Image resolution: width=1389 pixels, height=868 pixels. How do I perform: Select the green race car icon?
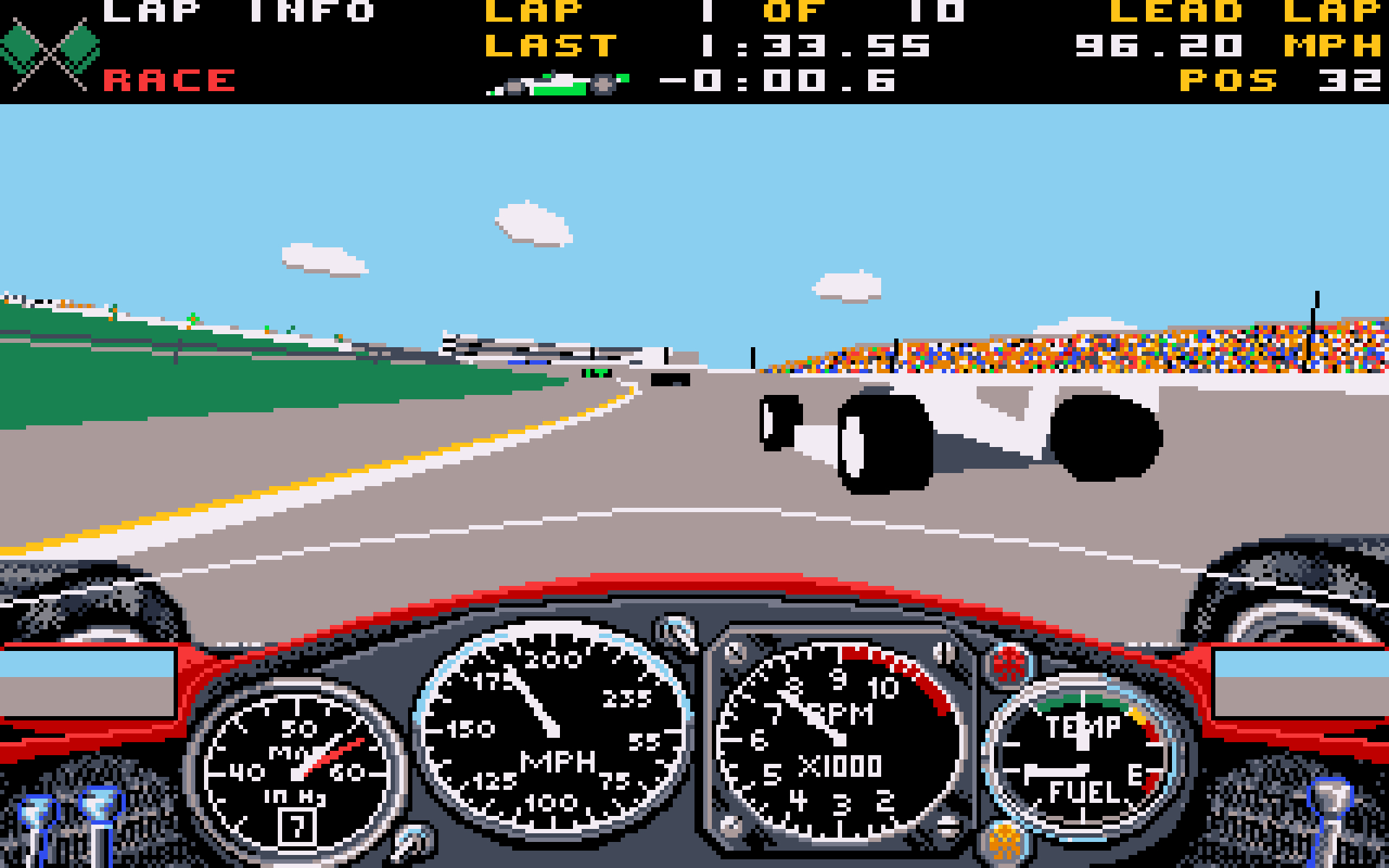click(557, 81)
